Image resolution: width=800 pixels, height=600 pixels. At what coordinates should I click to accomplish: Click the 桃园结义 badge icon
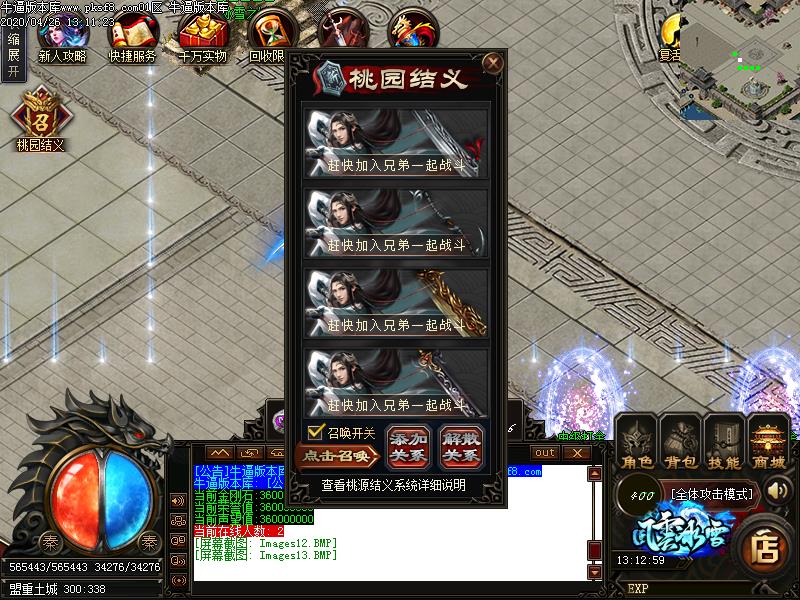coord(40,118)
